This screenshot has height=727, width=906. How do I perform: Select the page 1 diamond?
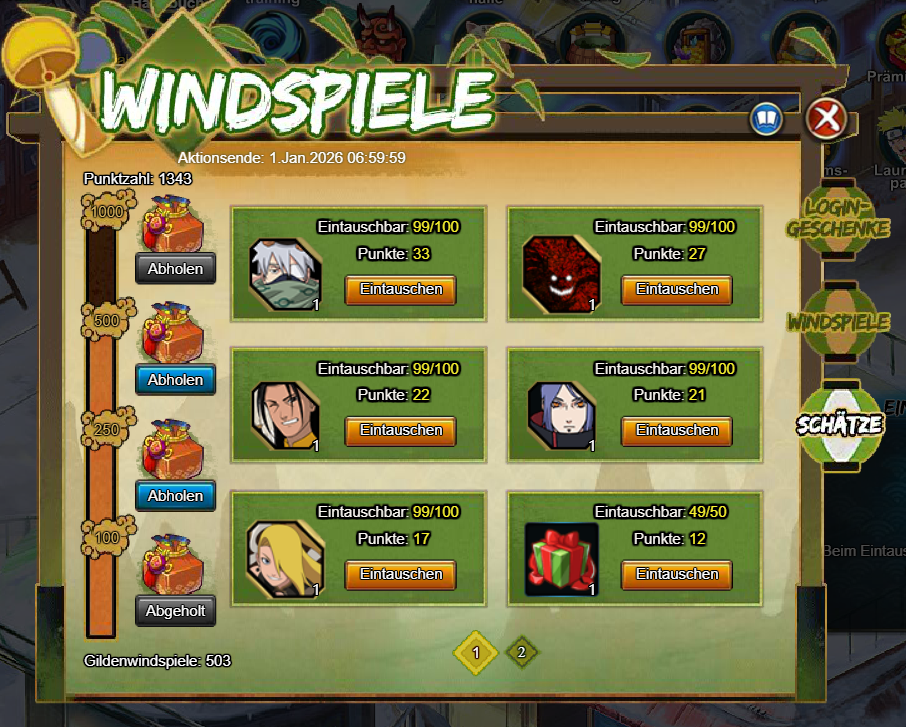point(476,653)
